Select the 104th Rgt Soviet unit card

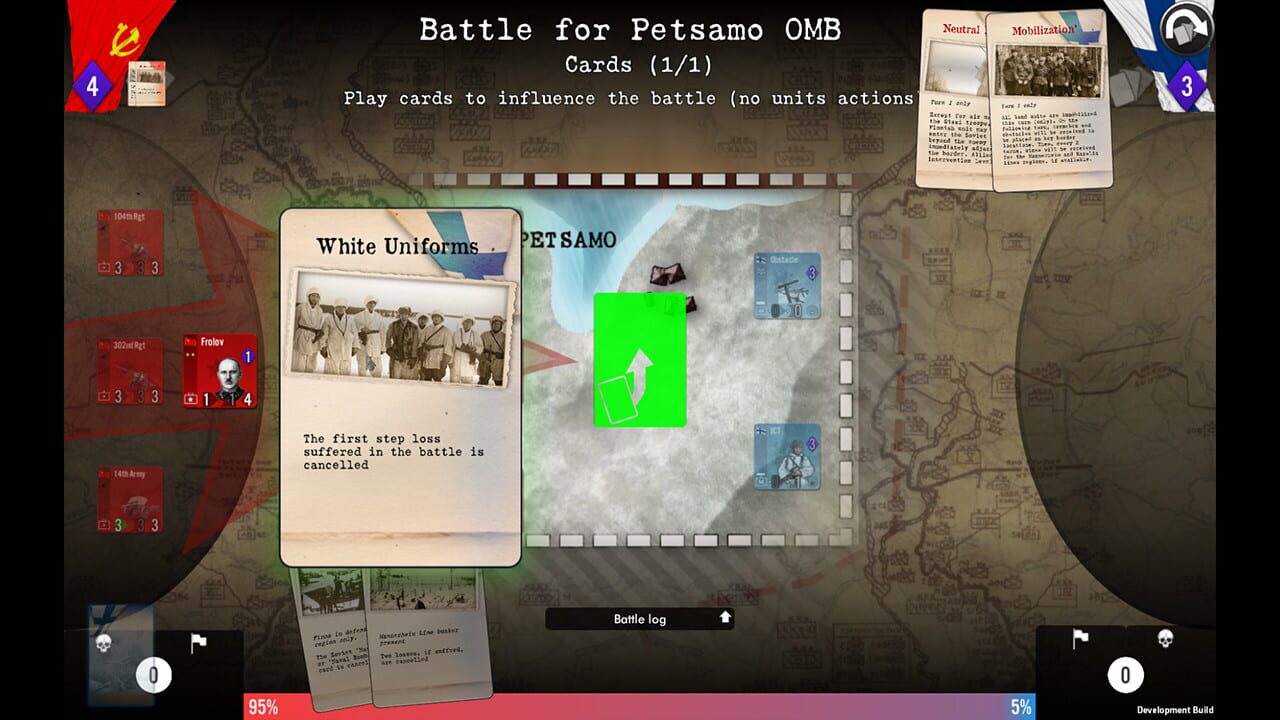click(130, 245)
